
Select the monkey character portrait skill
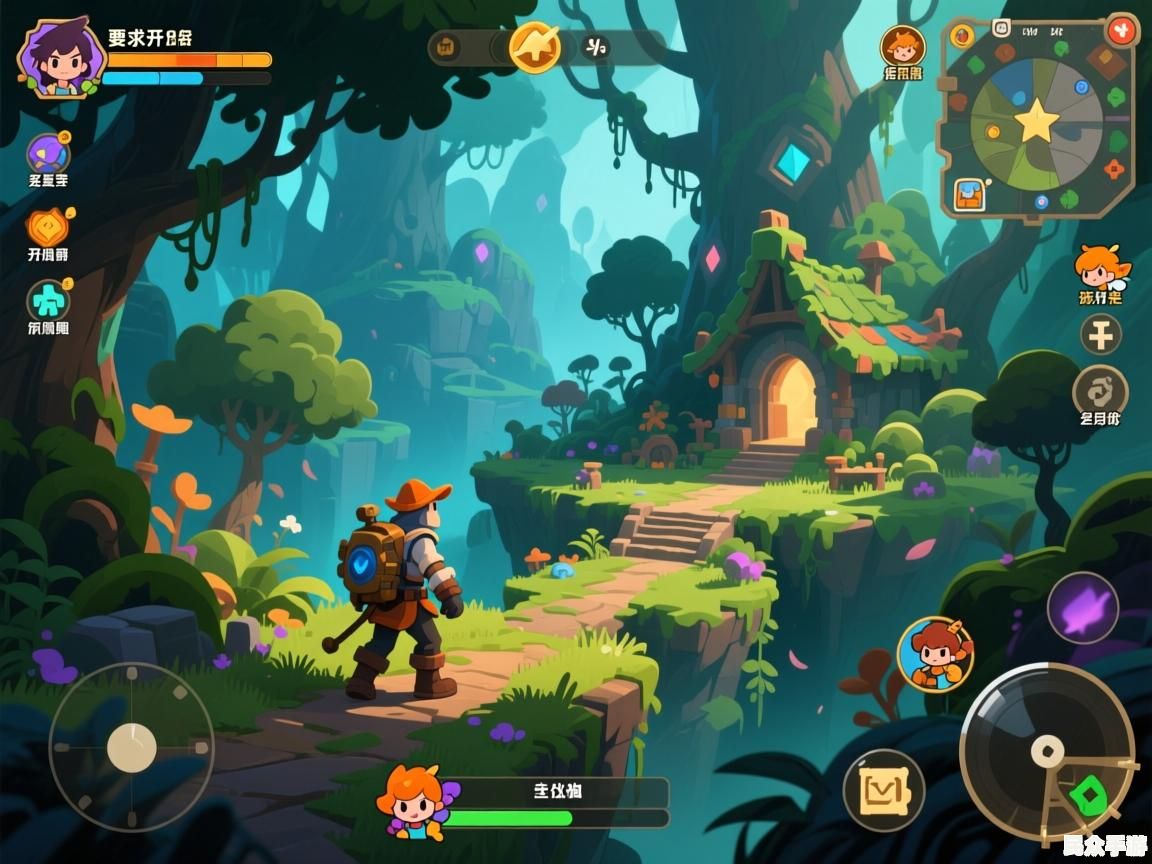[x=935, y=654]
